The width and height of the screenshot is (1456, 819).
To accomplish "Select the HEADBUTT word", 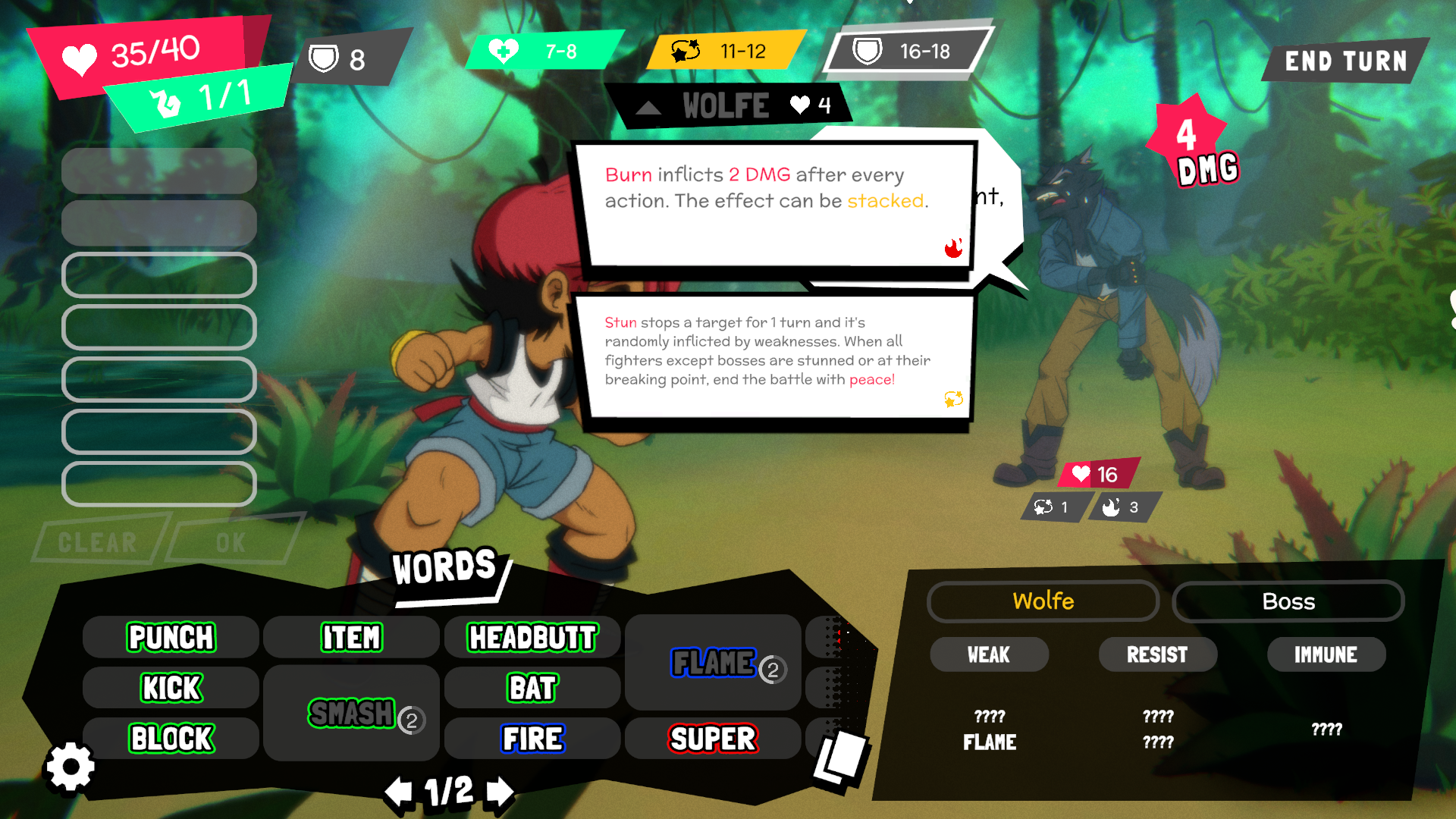I will (532, 638).
